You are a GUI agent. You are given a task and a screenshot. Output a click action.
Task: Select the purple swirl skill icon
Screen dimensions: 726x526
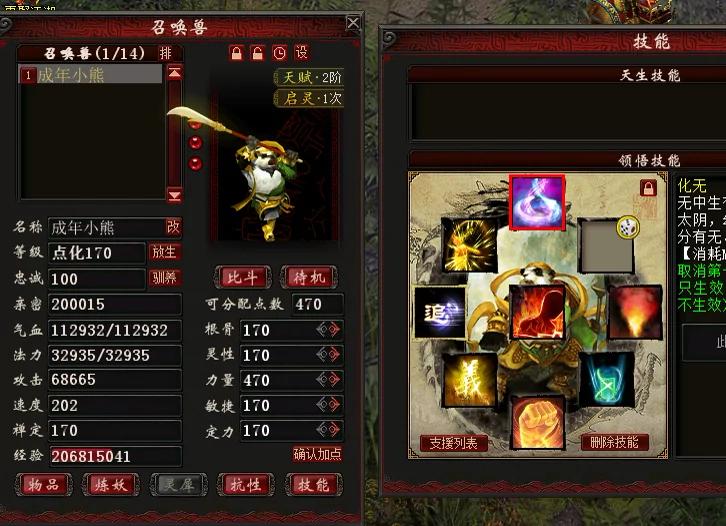[x=538, y=203]
